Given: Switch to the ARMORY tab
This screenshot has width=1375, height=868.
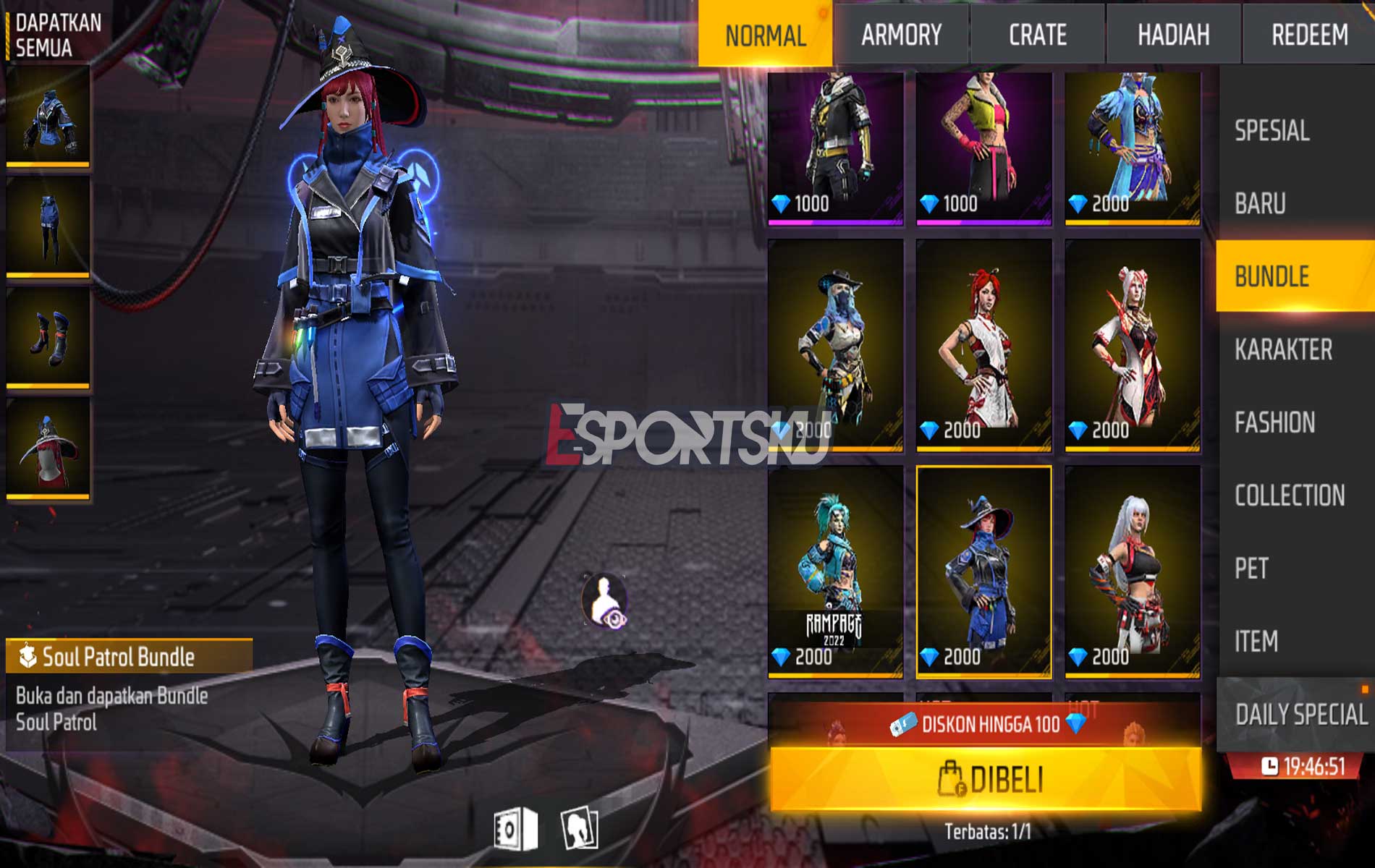Looking at the screenshot, I should [901, 32].
